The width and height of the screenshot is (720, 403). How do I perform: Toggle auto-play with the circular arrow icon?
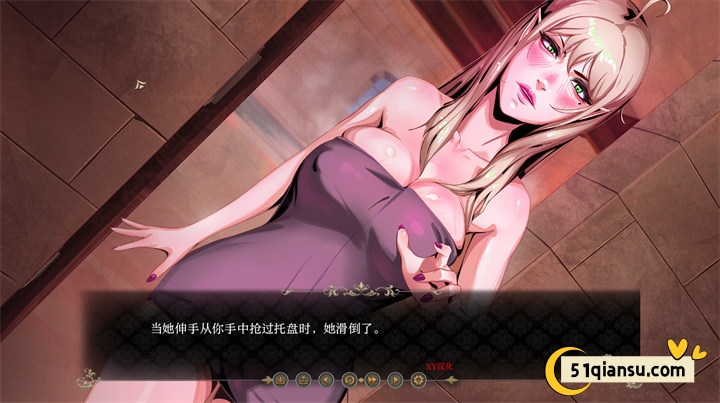349,380
